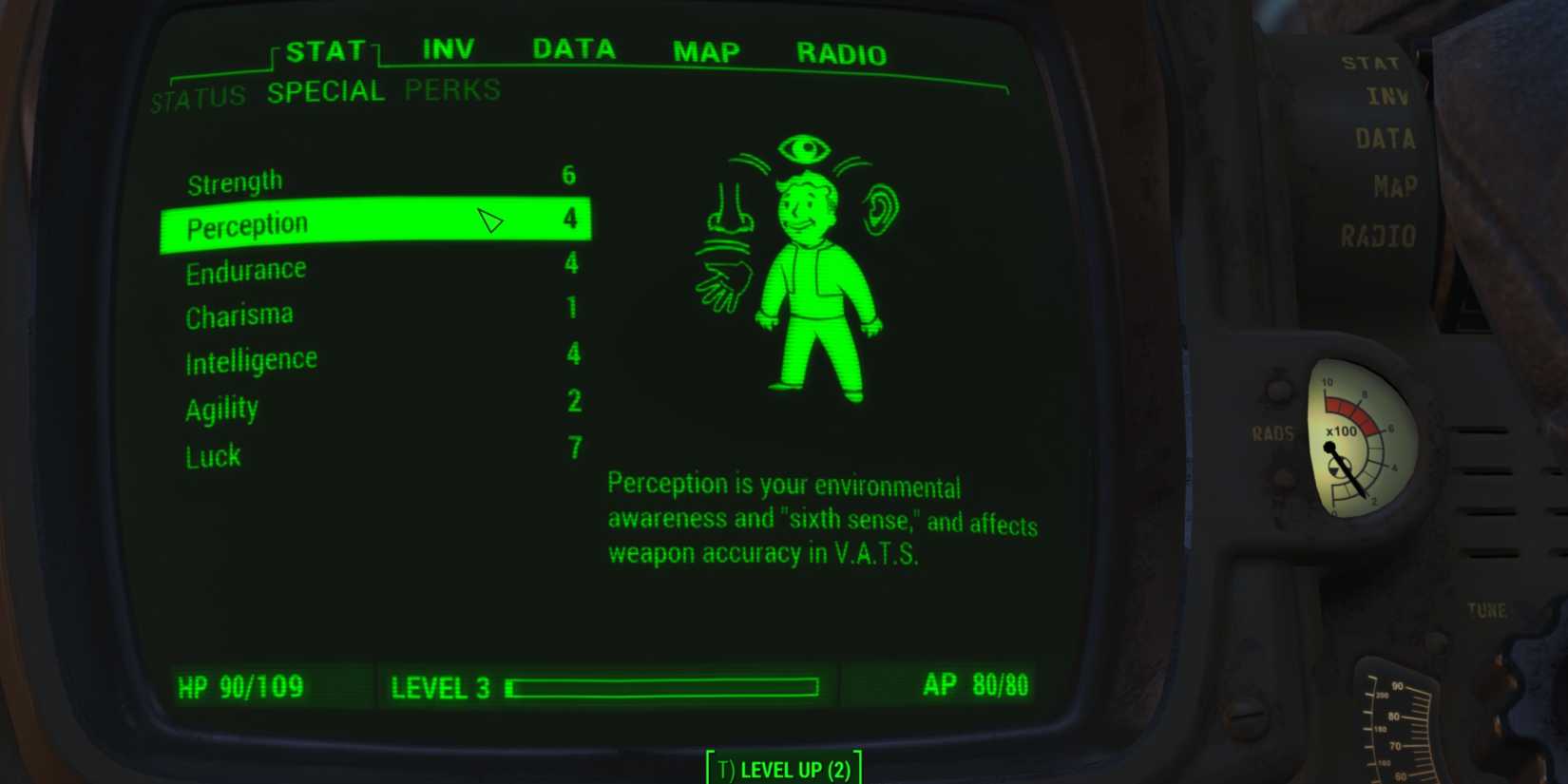This screenshot has height=784, width=1568.
Task: Switch to the MAP tab
Action: click(x=704, y=52)
